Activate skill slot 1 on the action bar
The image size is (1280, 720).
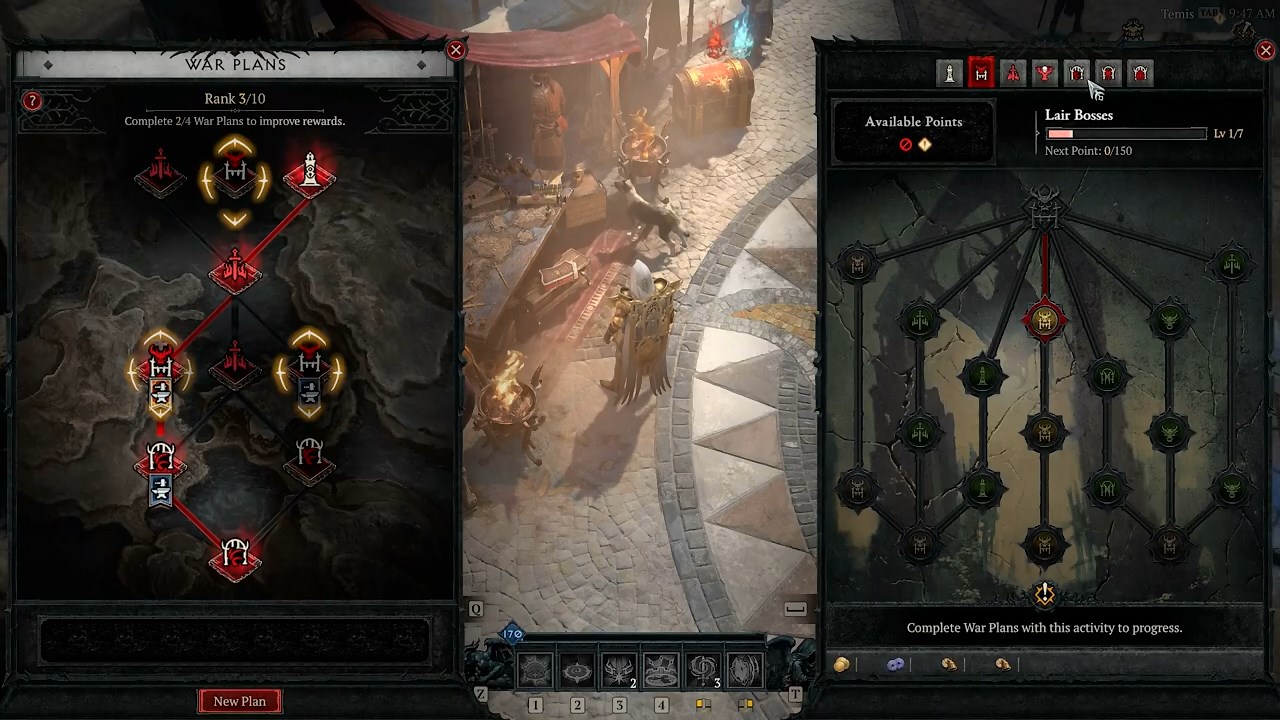(x=535, y=672)
